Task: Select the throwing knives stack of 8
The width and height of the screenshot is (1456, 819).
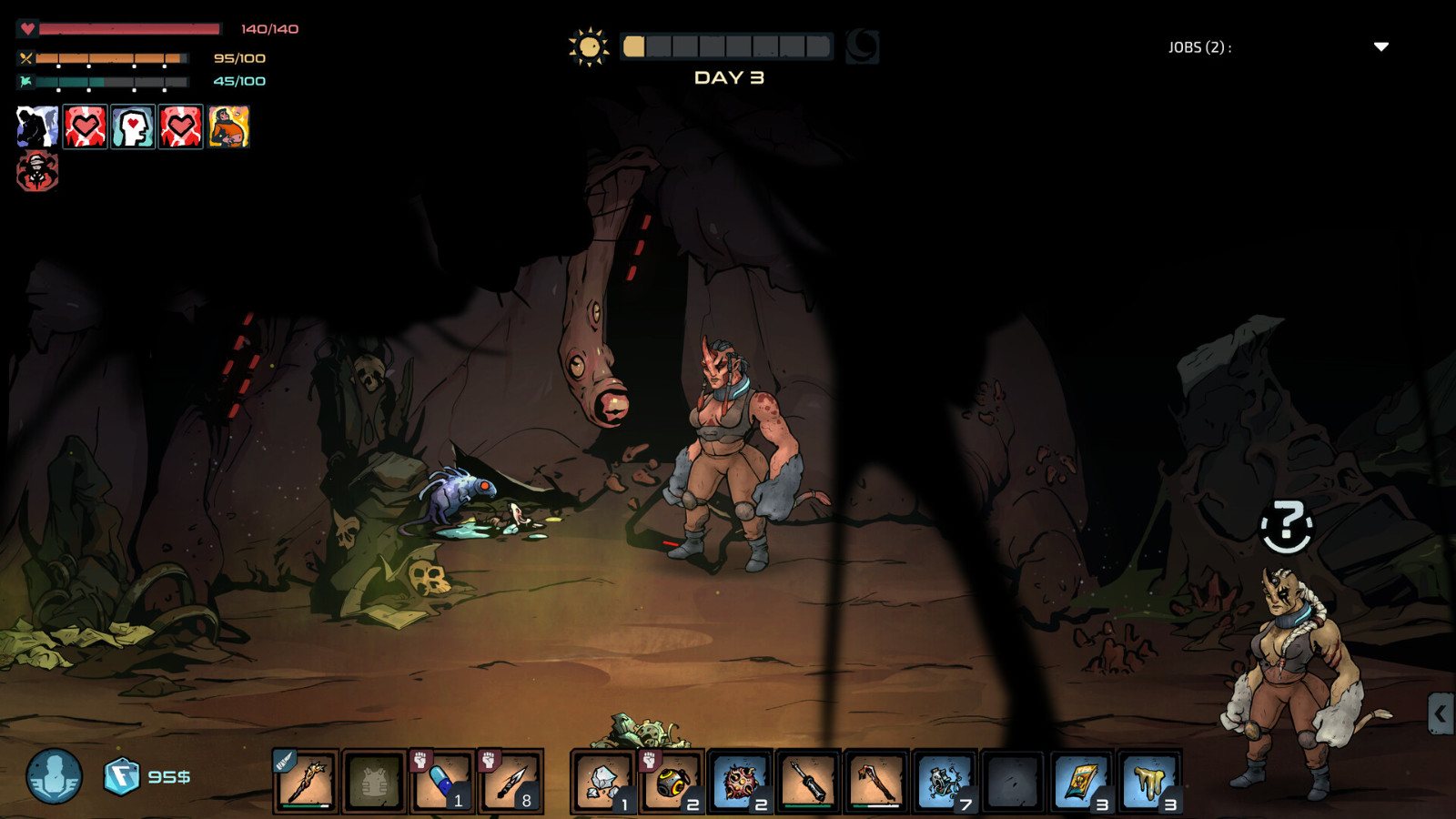Action: [x=511, y=781]
